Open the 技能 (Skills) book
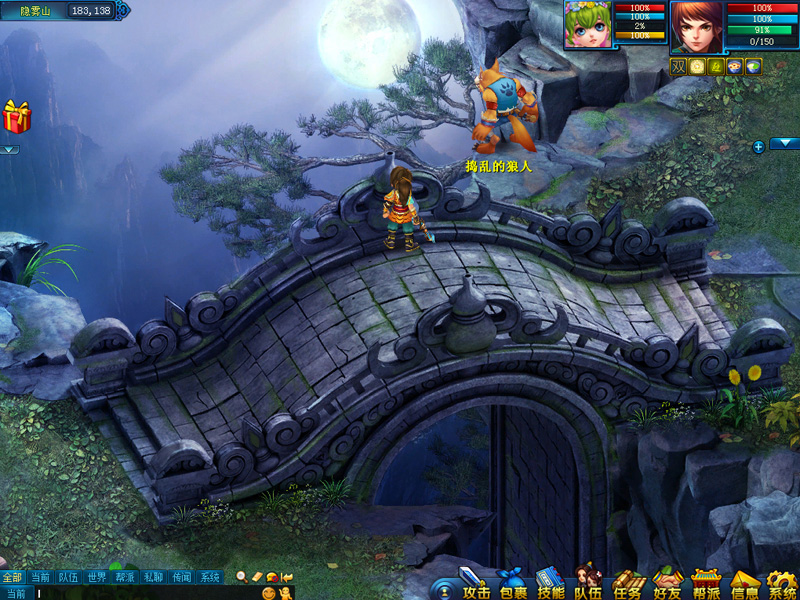This screenshot has height=600, width=800. pyautogui.click(x=550, y=584)
